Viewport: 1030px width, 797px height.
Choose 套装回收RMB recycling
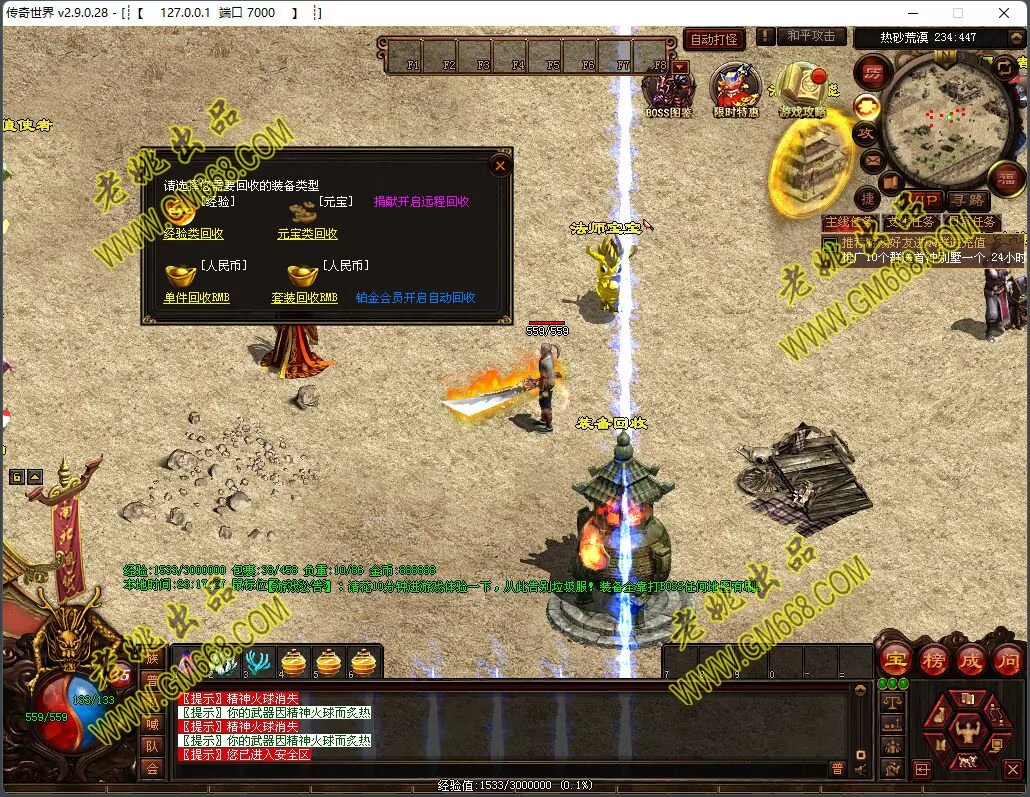(304, 298)
